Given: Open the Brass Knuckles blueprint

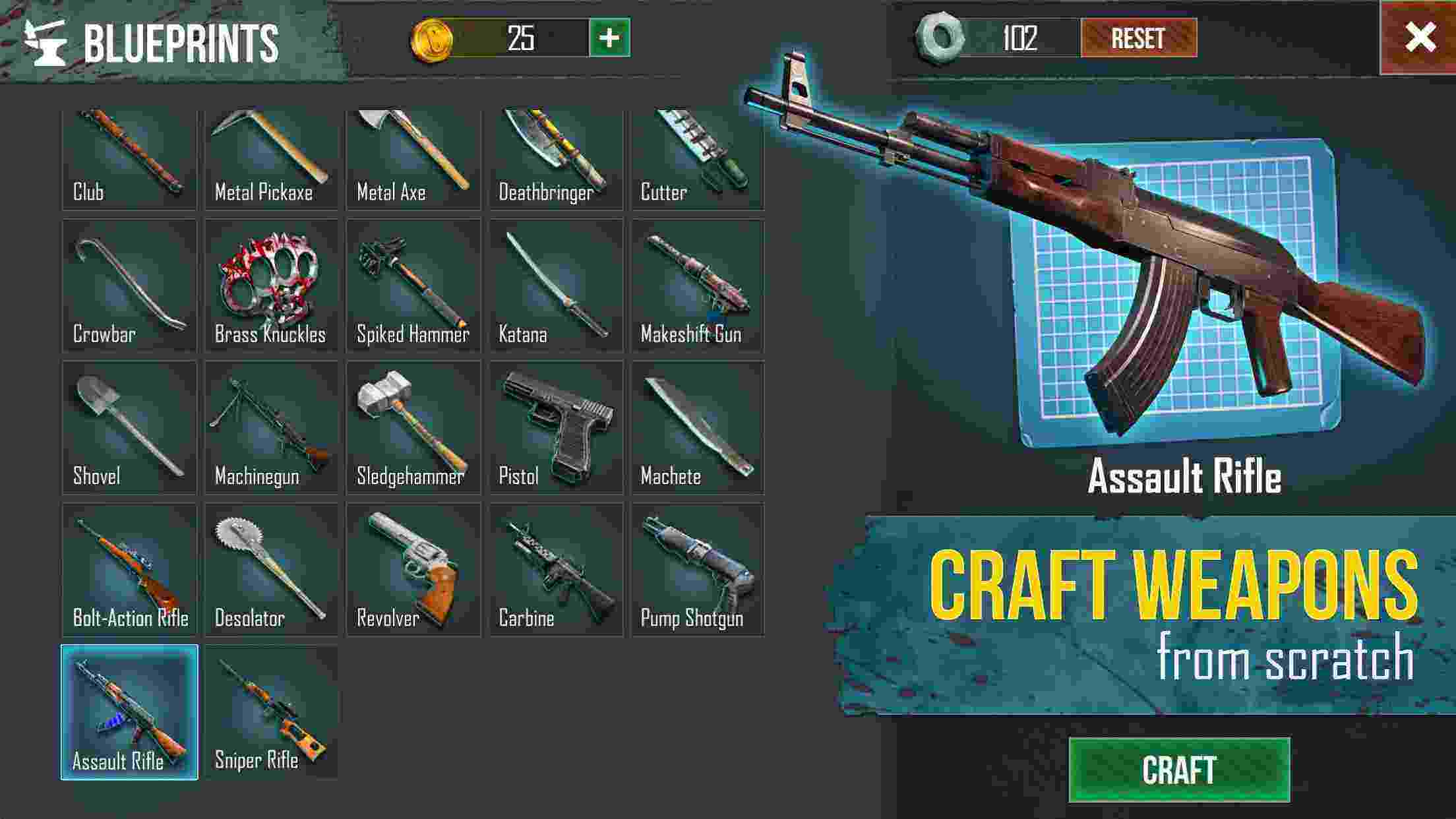Looking at the screenshot, I should coord(272,286).
